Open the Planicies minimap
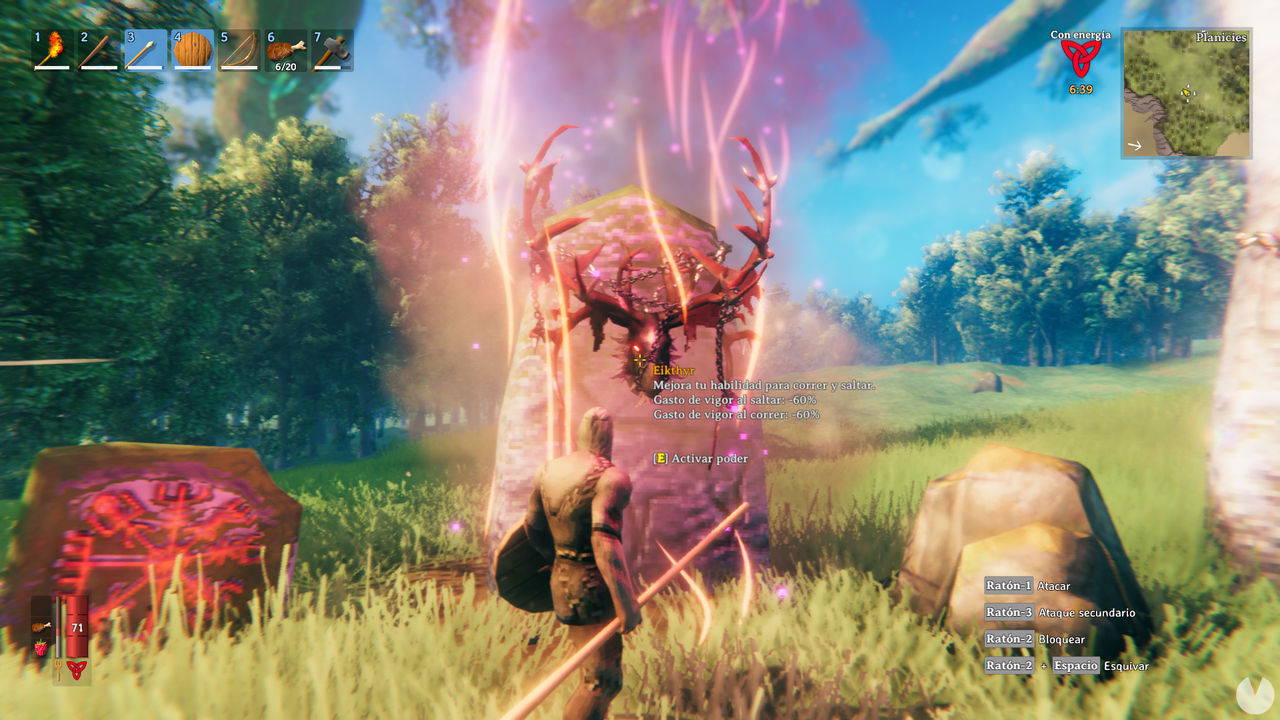Image resolution: width=1280 pixels, height=720 pixels. pos(1186,93)
